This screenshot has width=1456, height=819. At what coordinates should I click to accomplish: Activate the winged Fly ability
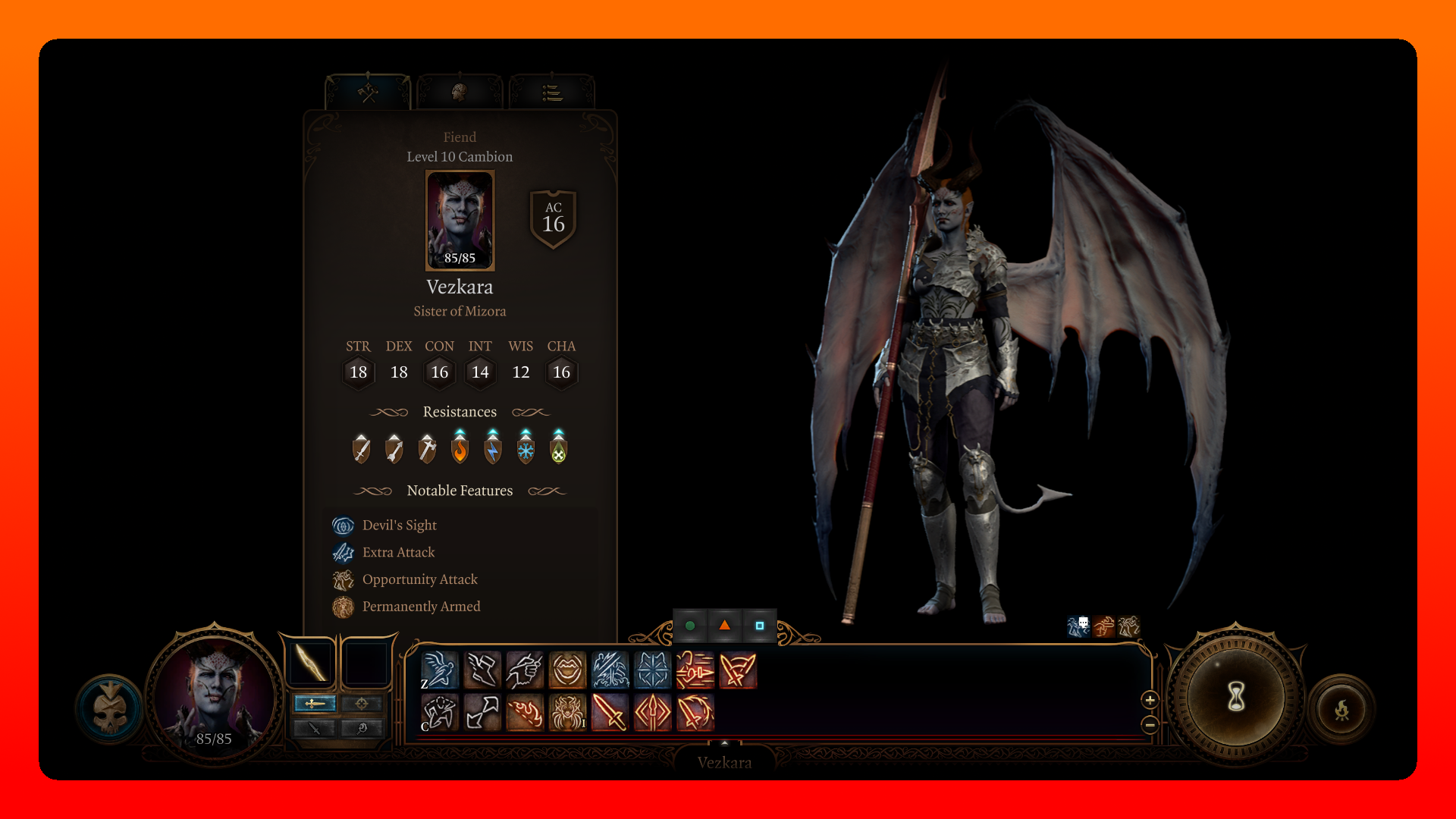[440, 670]
